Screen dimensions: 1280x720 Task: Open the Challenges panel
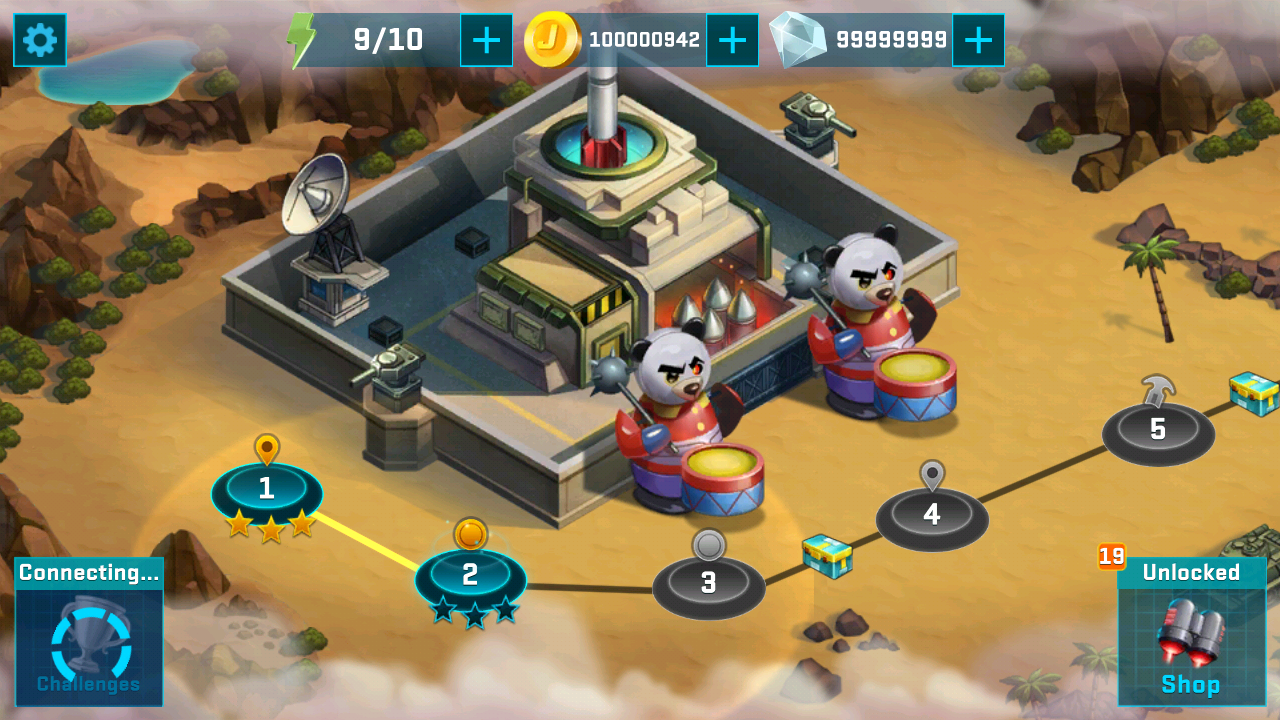tap(89, 632)
